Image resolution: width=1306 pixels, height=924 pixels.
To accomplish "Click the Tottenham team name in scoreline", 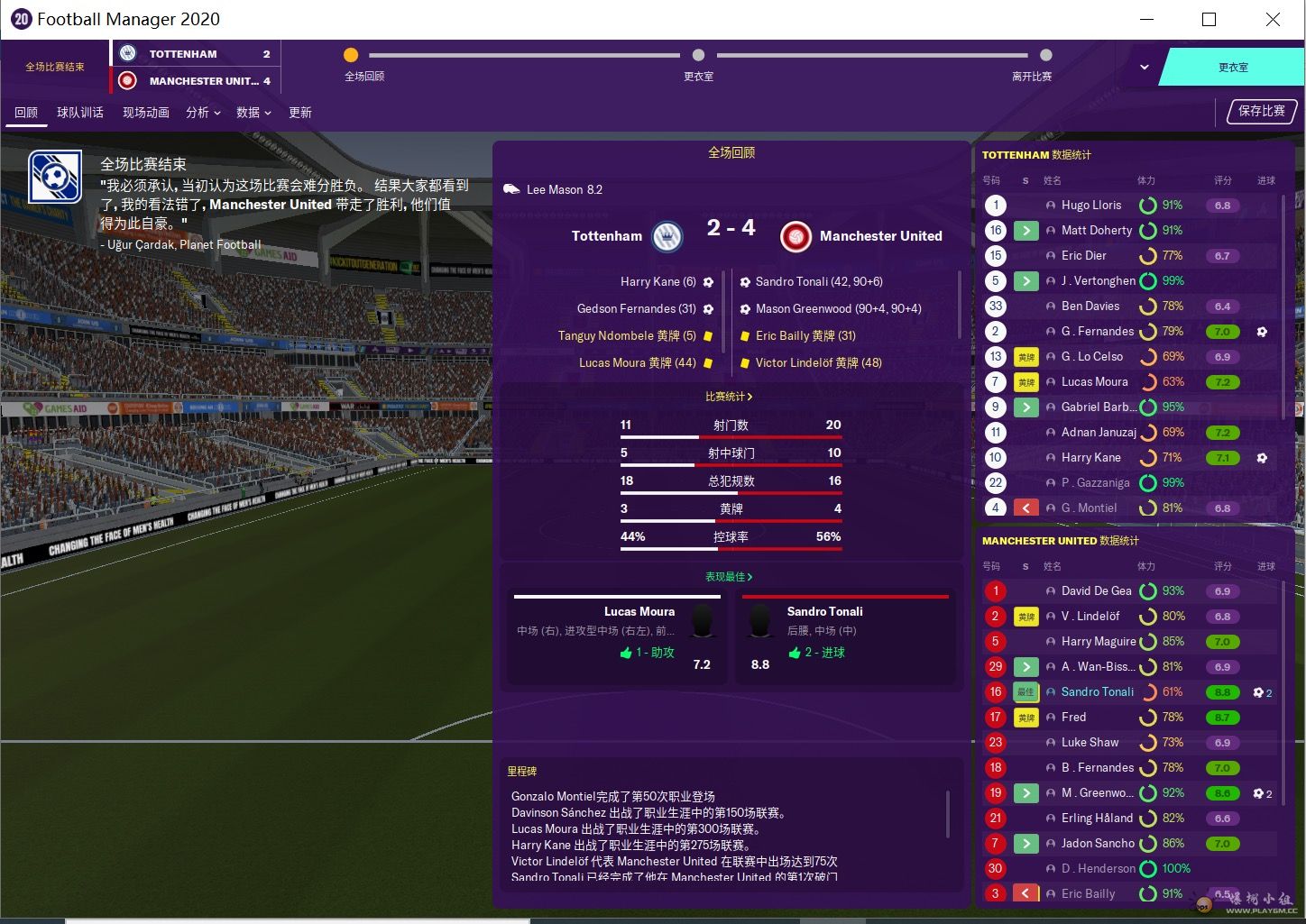I will click(x=607, y=236).
